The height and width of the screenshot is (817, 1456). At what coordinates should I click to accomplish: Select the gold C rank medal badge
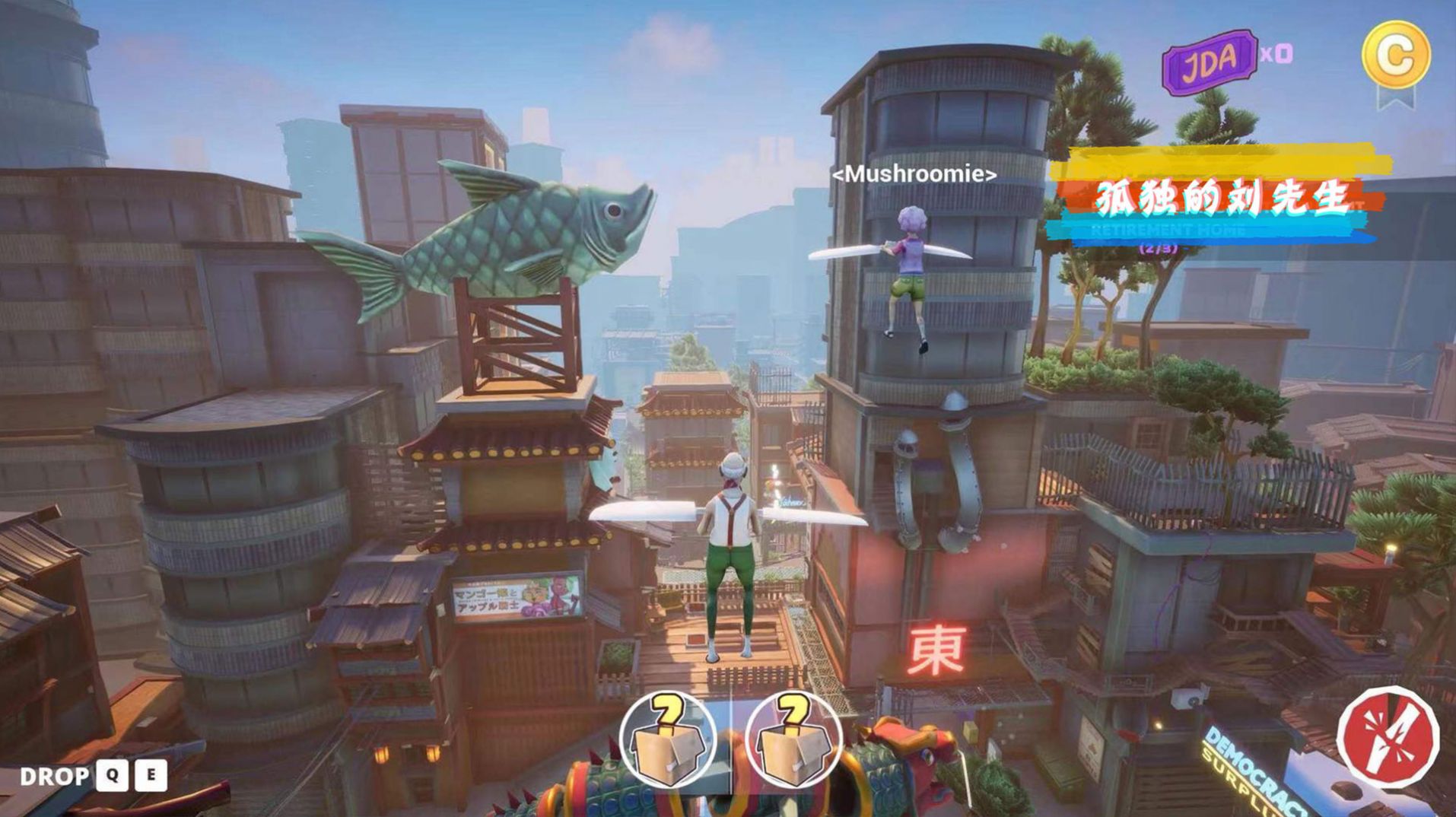point(1397,55)
